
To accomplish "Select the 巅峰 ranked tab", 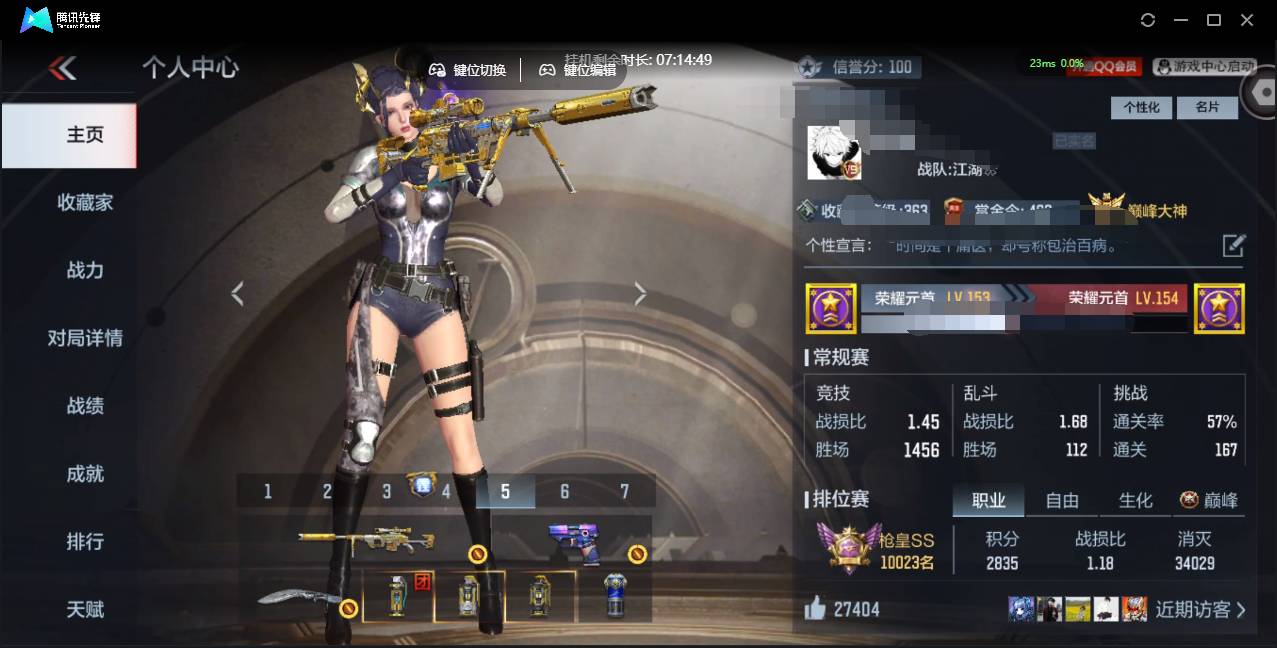I will tap(1209, 501).
